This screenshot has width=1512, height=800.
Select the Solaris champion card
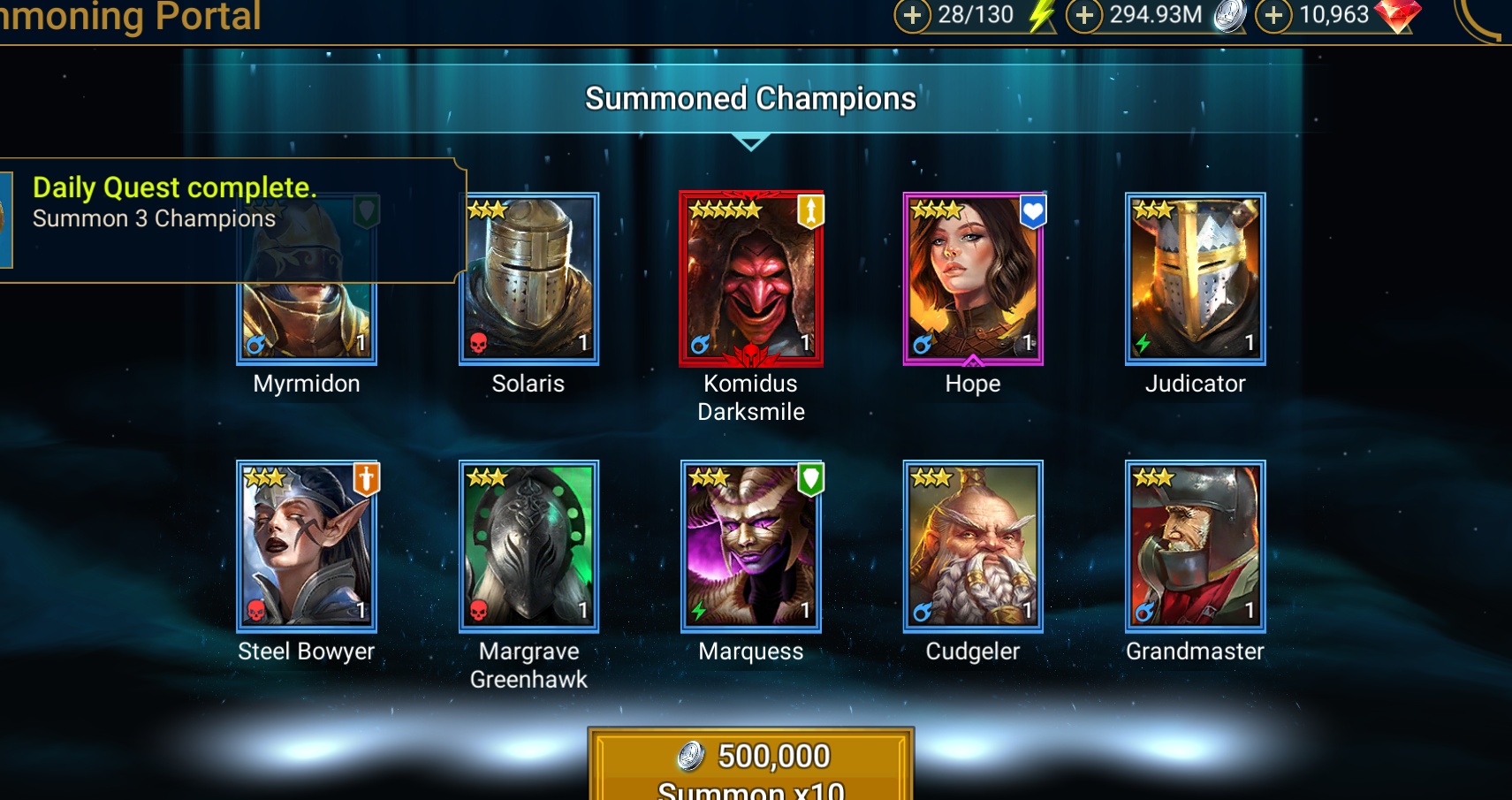coord(528,278)
